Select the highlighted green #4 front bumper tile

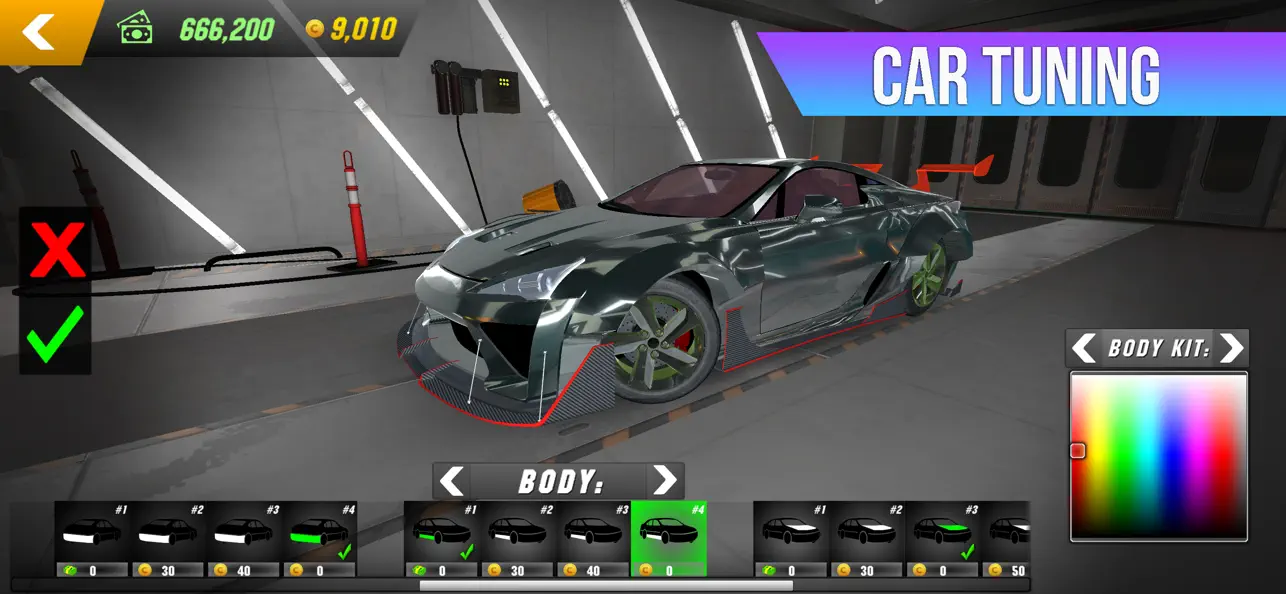(x=668, y=538)
